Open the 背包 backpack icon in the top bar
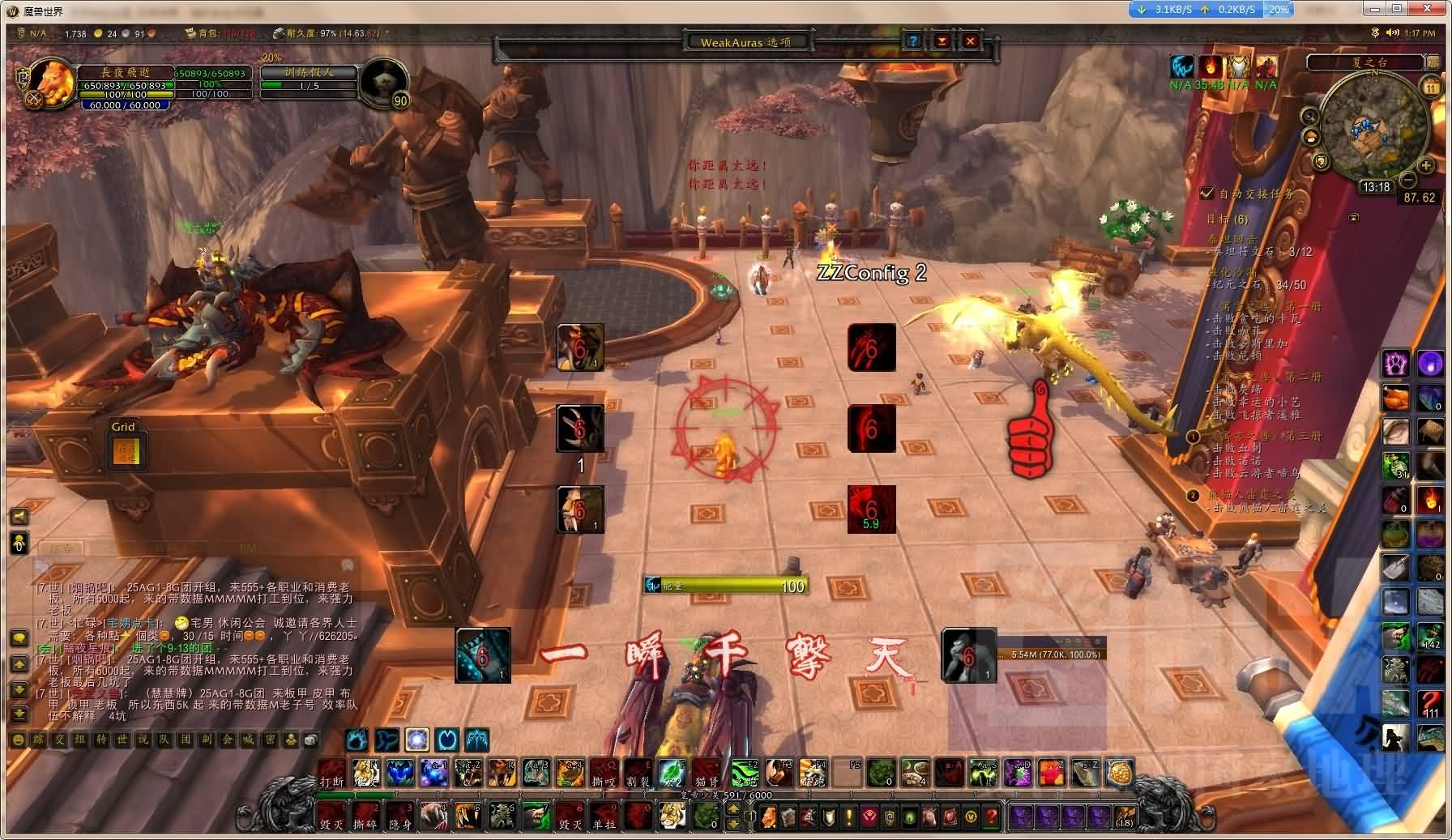Viewport: 1452px width, 840px height. click(x=188, y=35)
